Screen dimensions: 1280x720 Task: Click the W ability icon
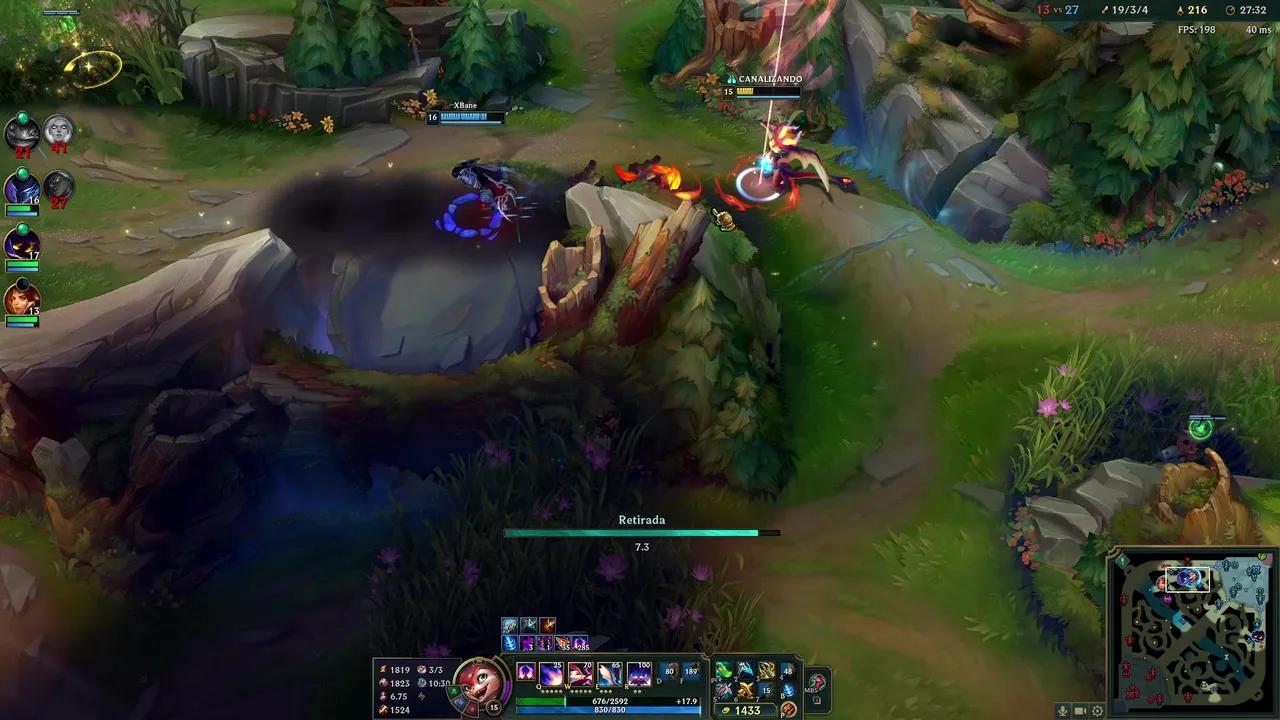coord(579,673)
